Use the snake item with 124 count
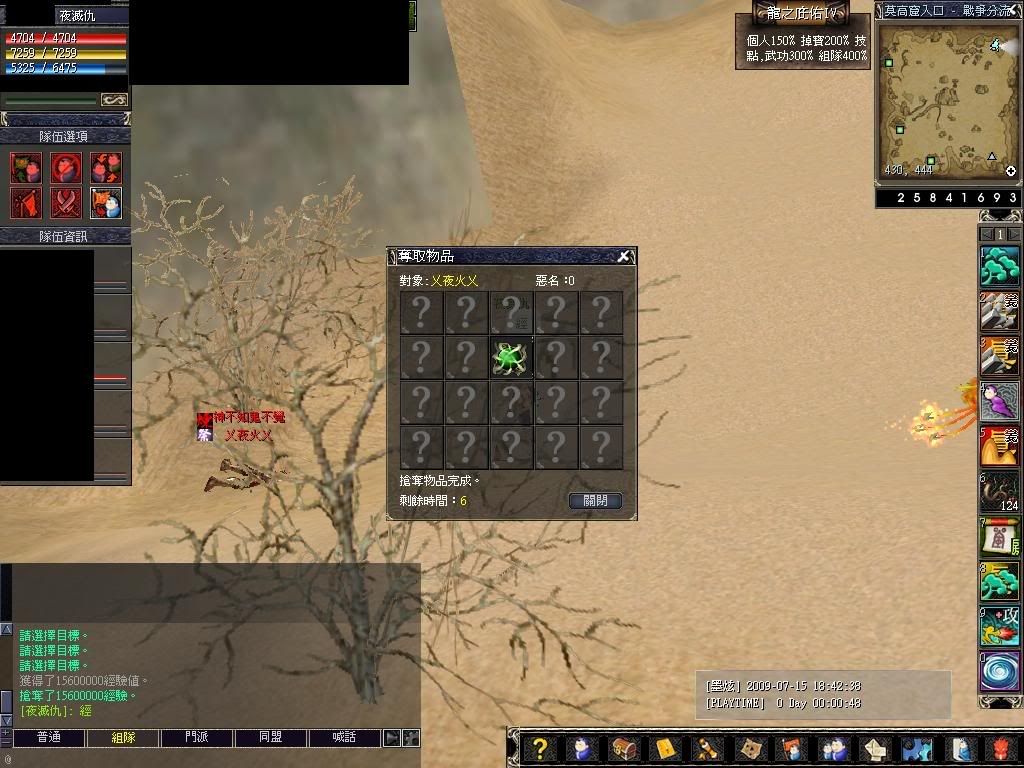The width and height of the screenshot is (1024, 768). tap(999, 491)
